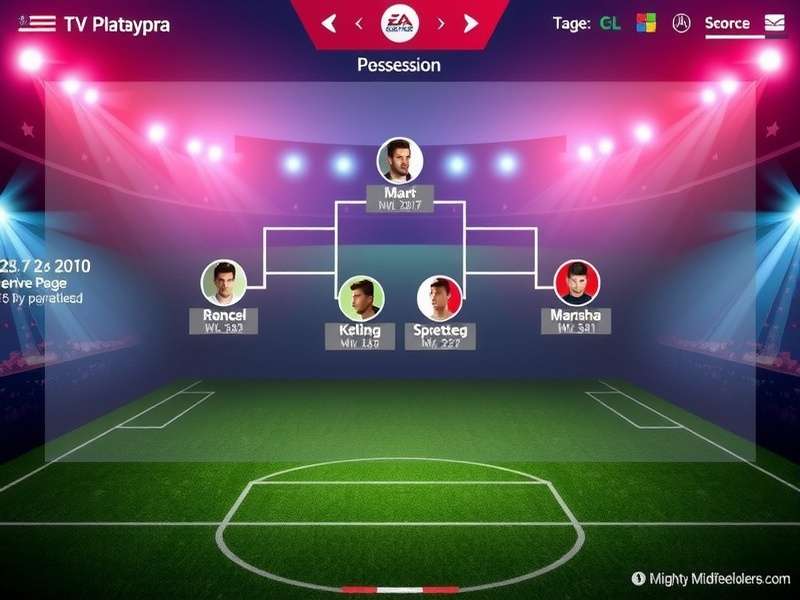Click the thin left chevron beside the EA logo

358,23
